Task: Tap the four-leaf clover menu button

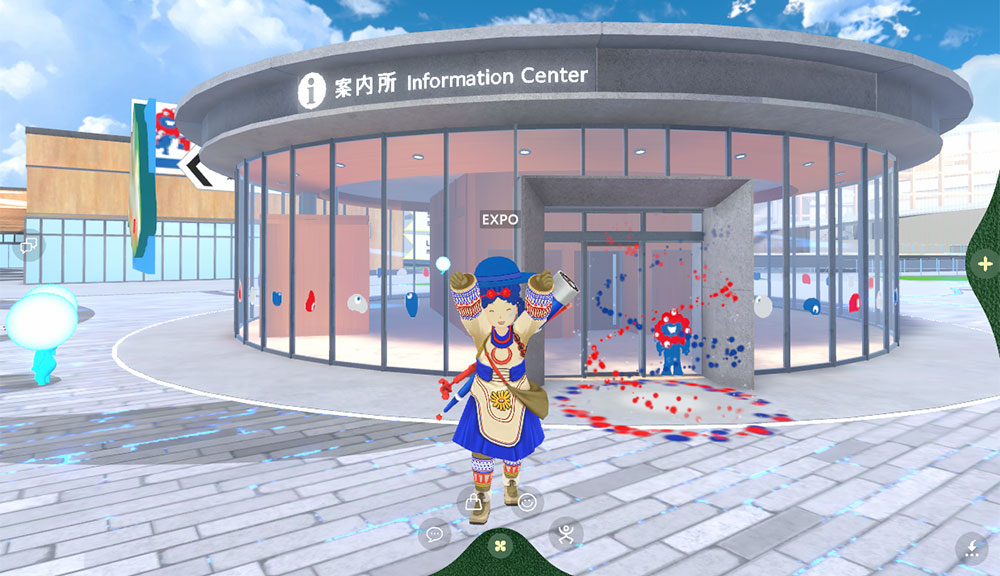Action: point(500,546)
